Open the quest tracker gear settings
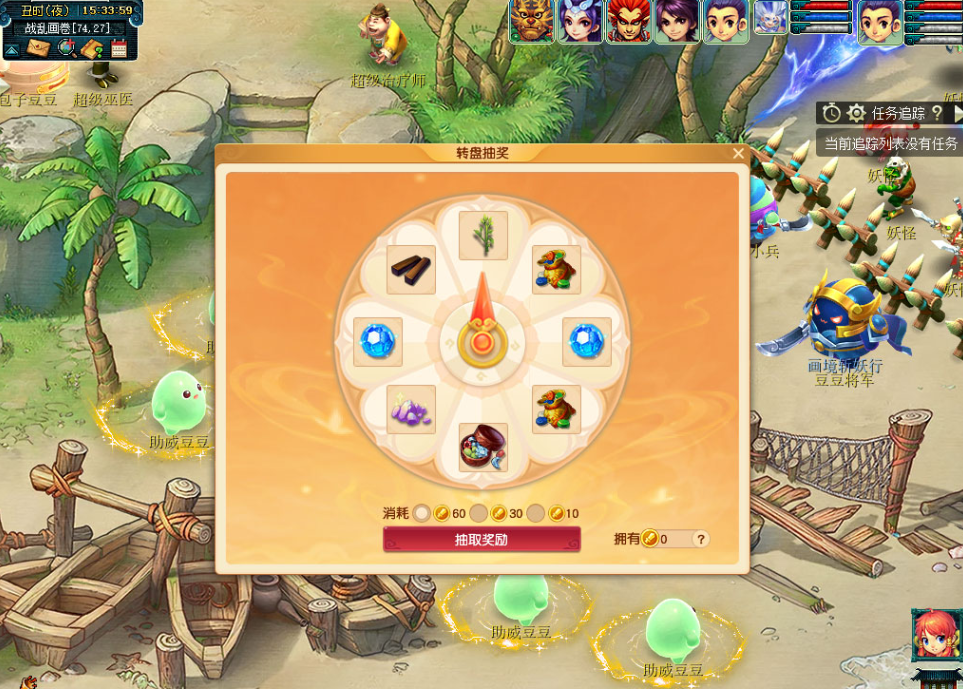The width and height of the screenshot is (963, 689). (856, 113)
